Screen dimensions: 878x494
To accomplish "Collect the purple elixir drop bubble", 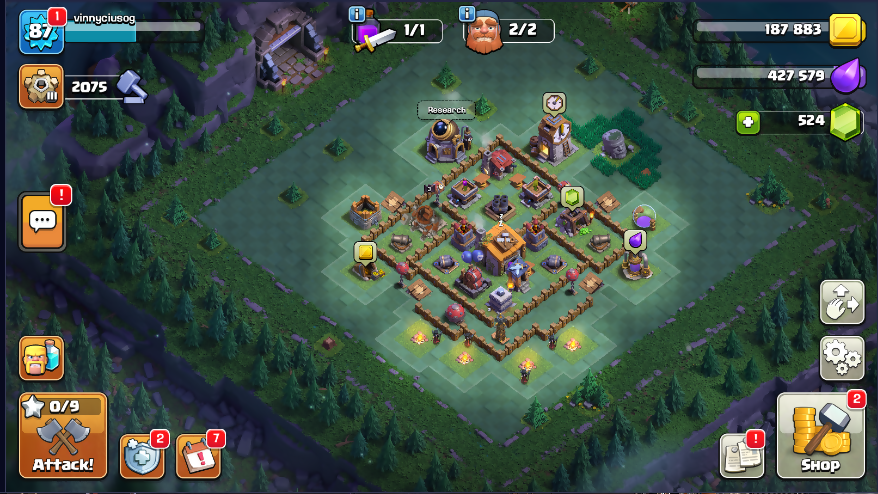I will (634, 240).
